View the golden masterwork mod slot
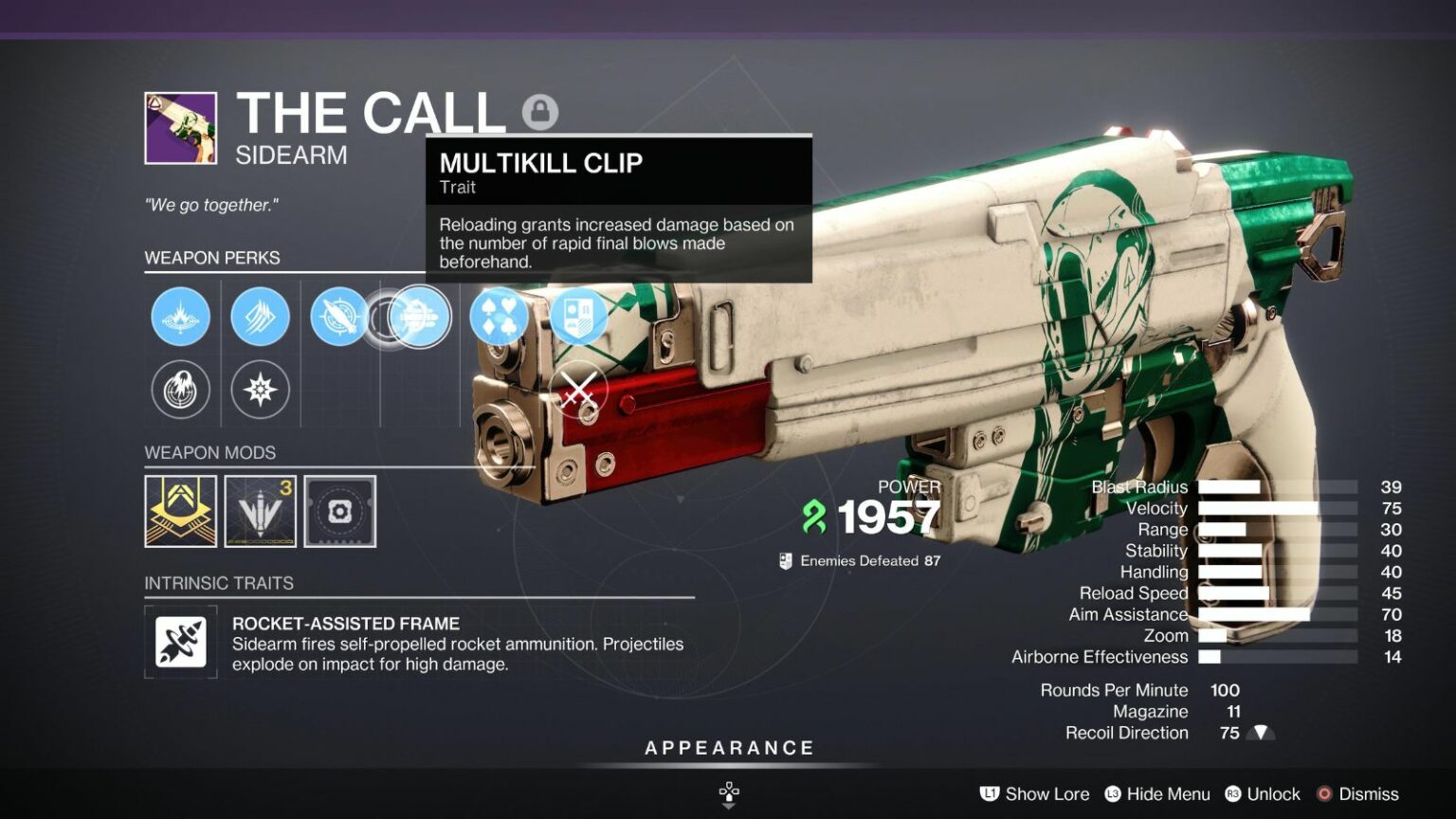Image resolution: width=1456 pixels, height=819 pixels. tap(180, 511)
